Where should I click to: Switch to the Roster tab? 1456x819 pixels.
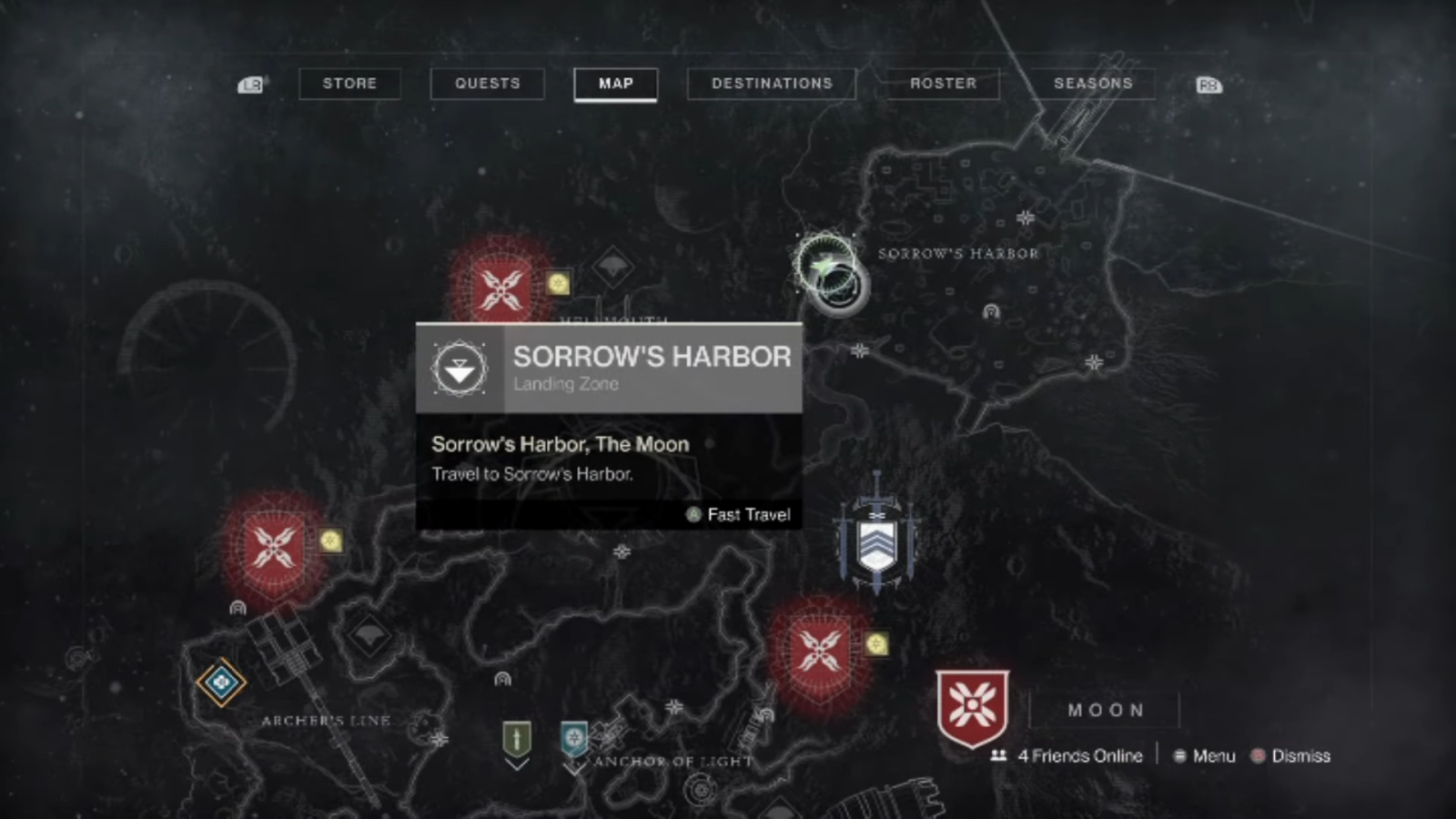pyautogui.click(x=943, y=84)
